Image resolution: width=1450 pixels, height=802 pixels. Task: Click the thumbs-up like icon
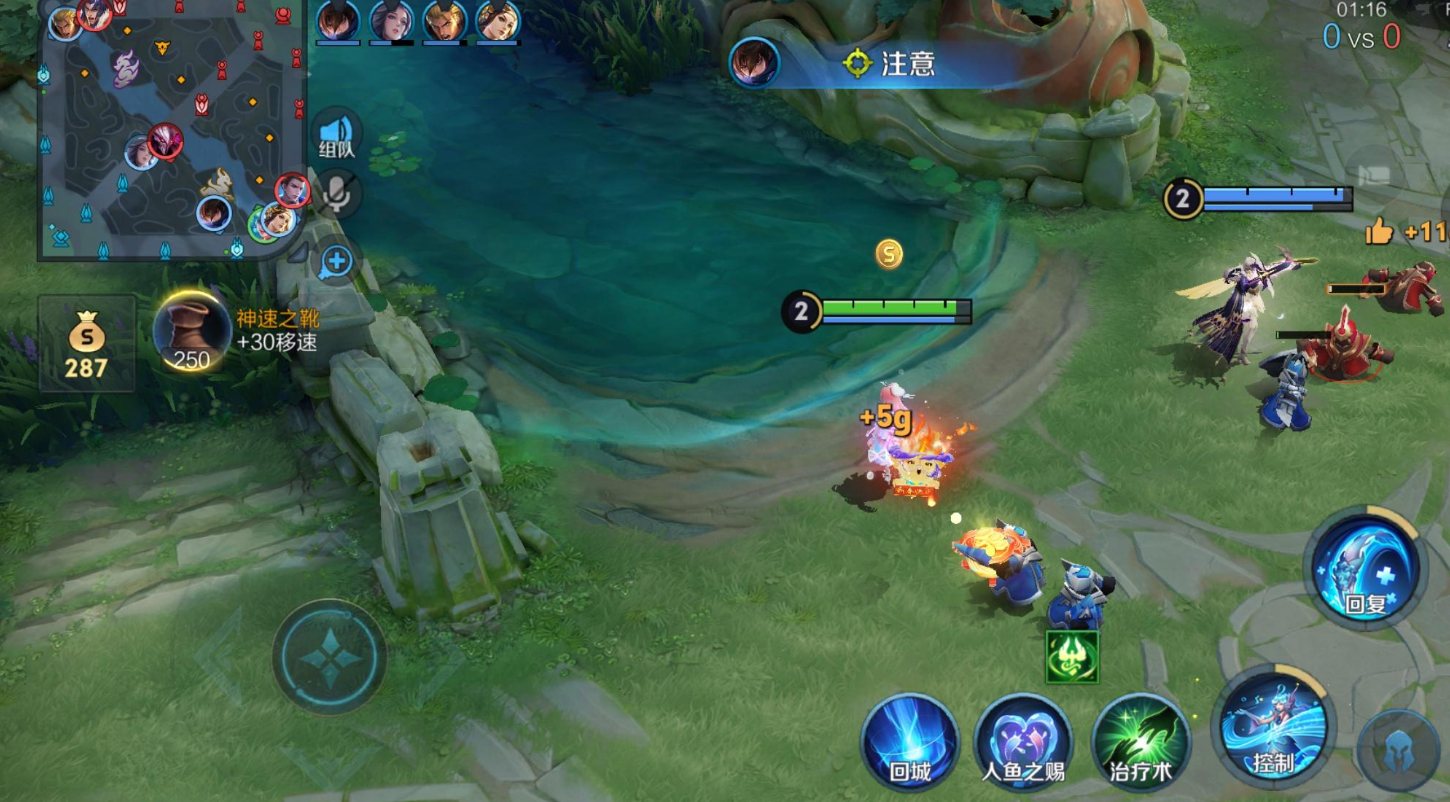pyautogui.click(x=1380, y=232)
